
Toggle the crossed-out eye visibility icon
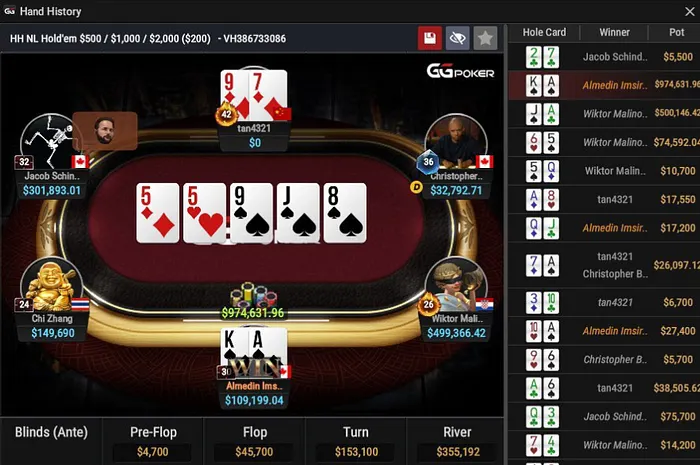(x=457, y=38)
